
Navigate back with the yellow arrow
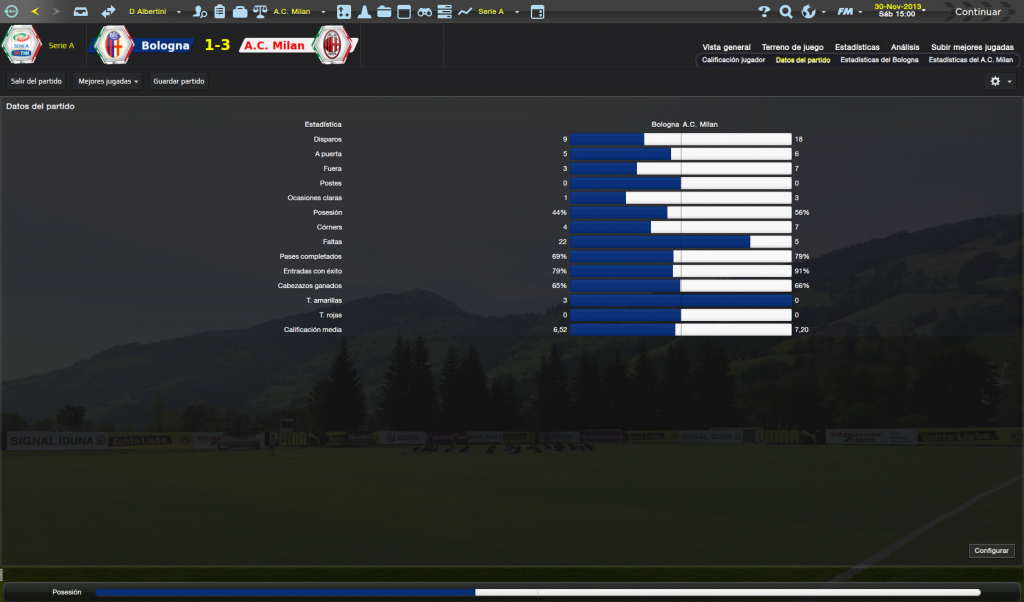click(35, 12)
